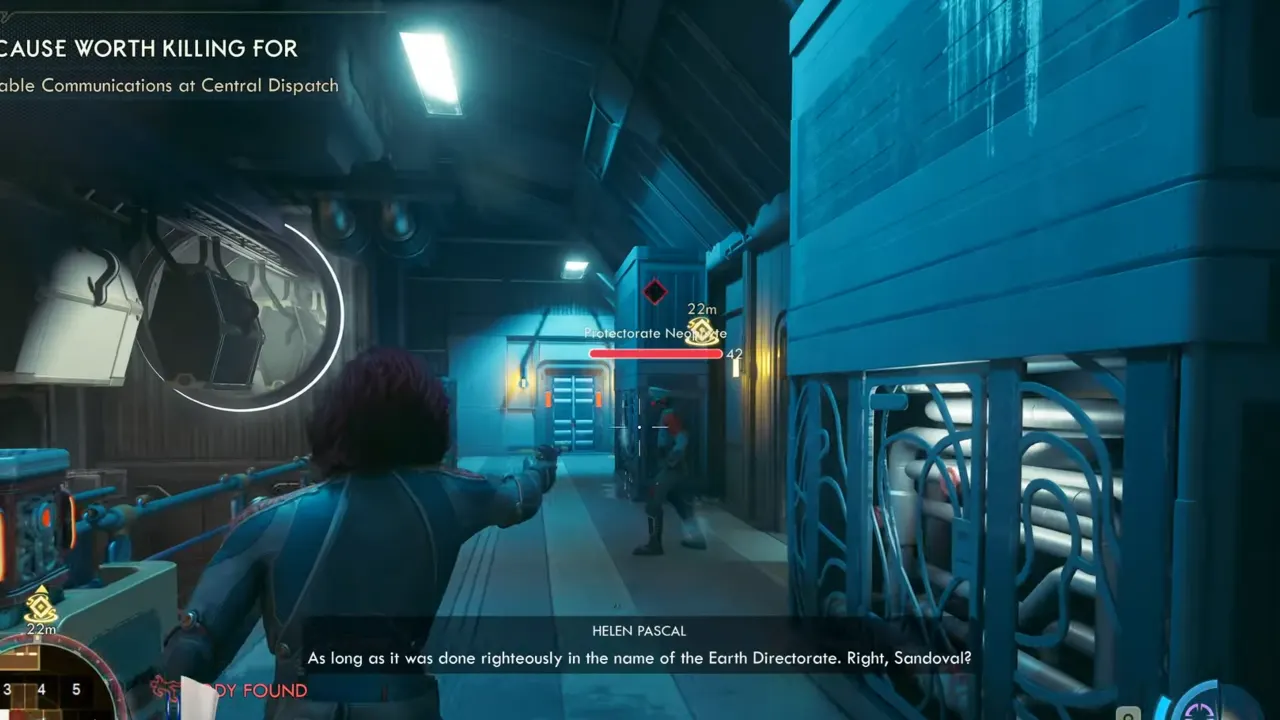The image size is (1280, 720).
Task: Click the center aiming crosshair dot
Action: [x=639, y=428]
